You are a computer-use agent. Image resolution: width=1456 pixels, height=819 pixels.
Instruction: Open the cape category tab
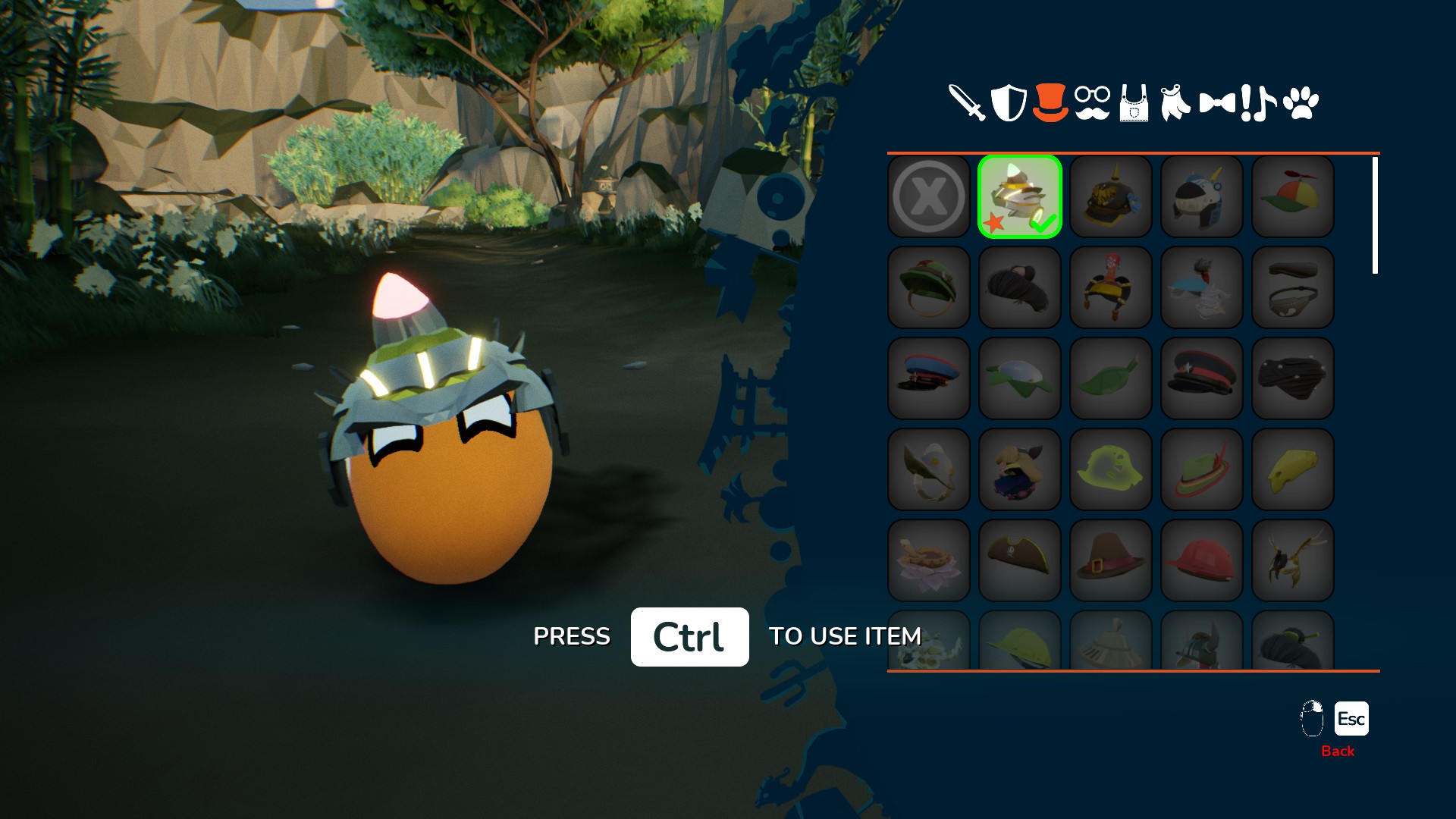coord(1175,103)
